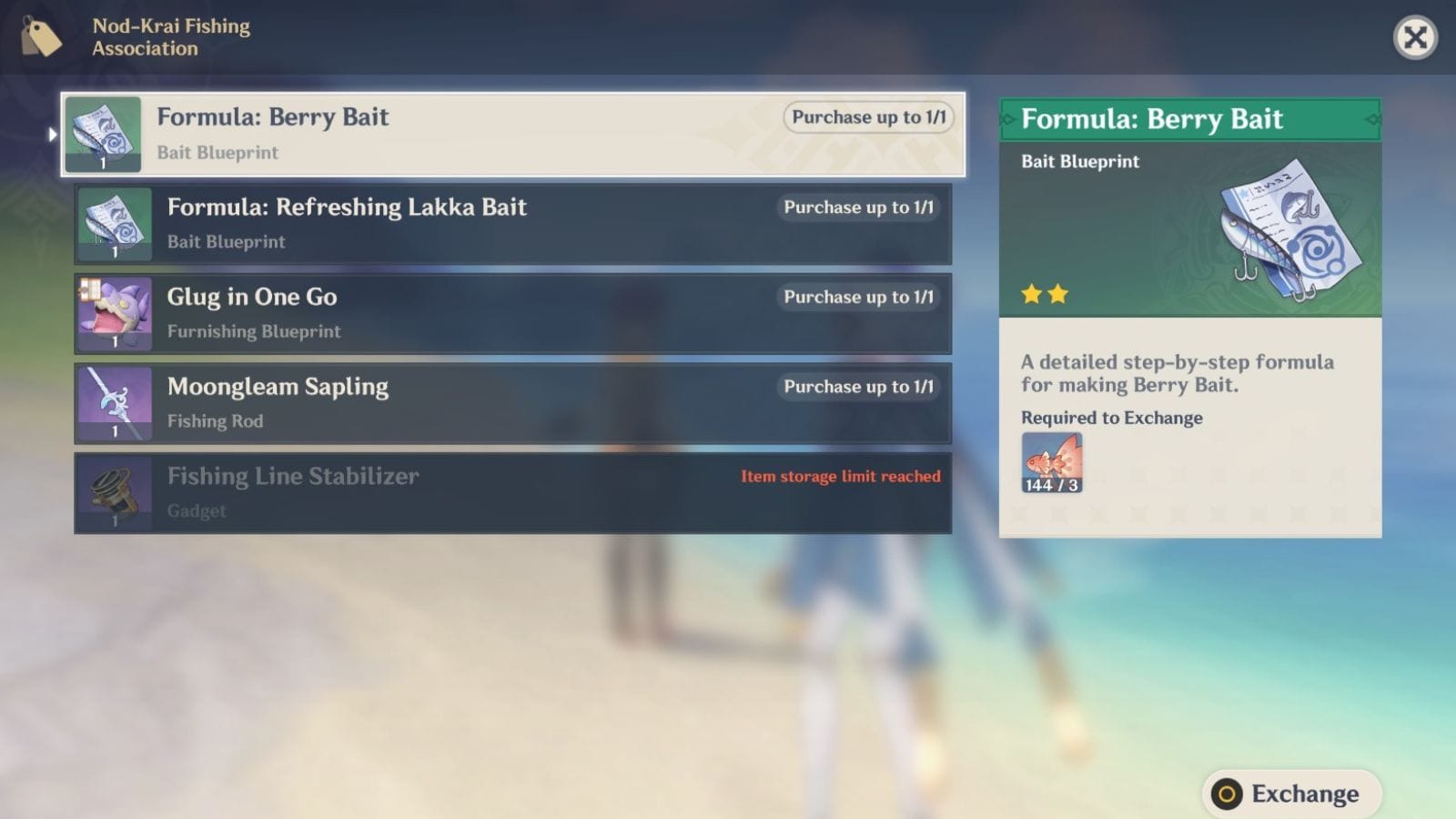Close the Nod-Krai Fishing Association shop

1416,38
